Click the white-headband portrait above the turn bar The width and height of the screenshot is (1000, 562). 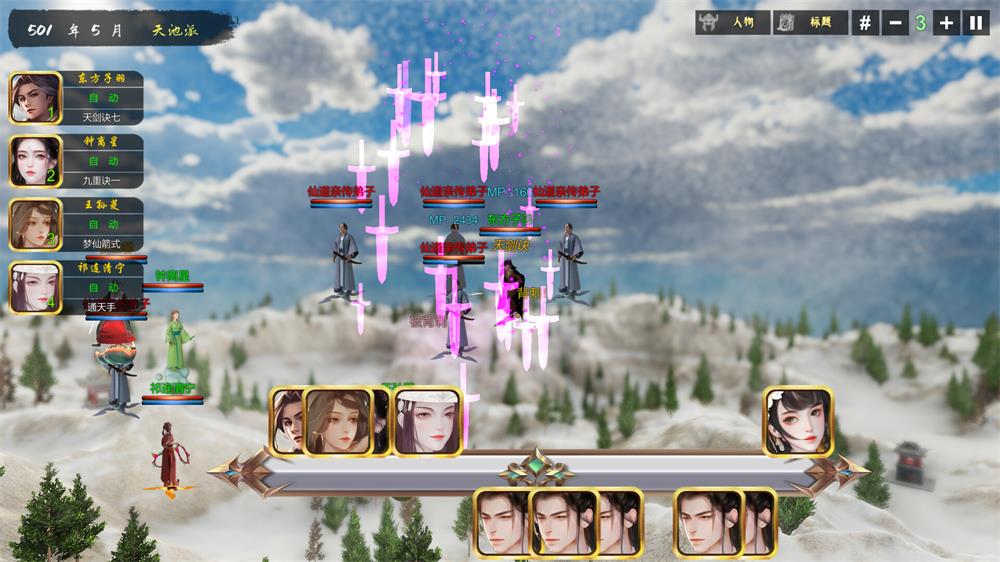coord(428,421)
